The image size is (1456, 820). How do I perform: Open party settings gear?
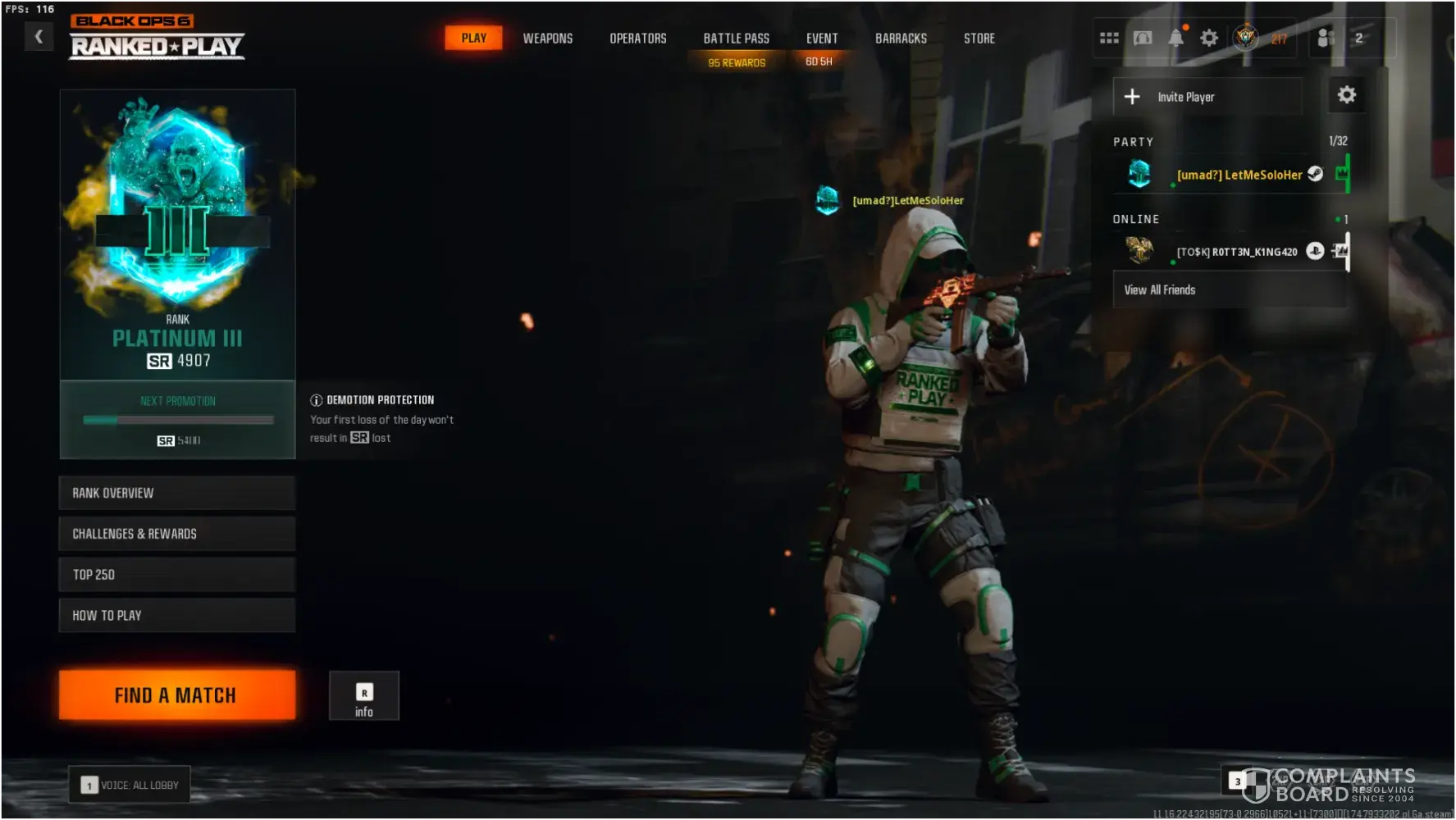[x=1346, y=95]
